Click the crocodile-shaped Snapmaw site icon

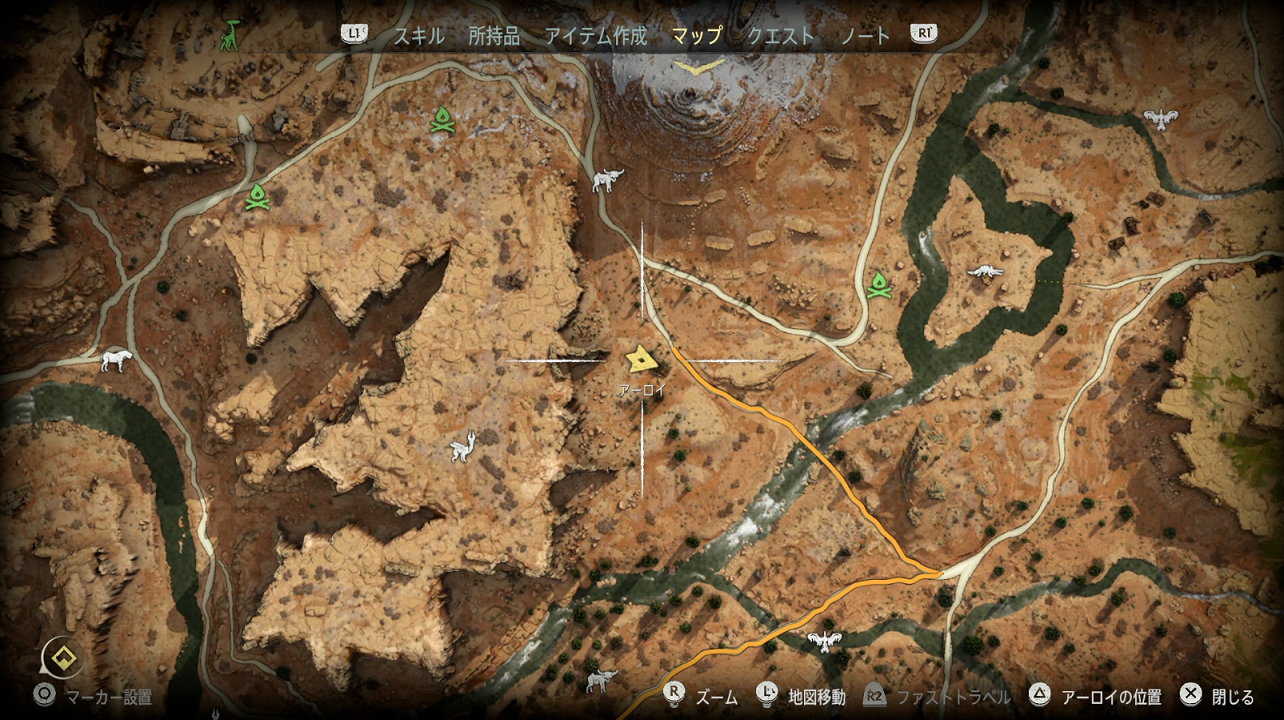985,271
